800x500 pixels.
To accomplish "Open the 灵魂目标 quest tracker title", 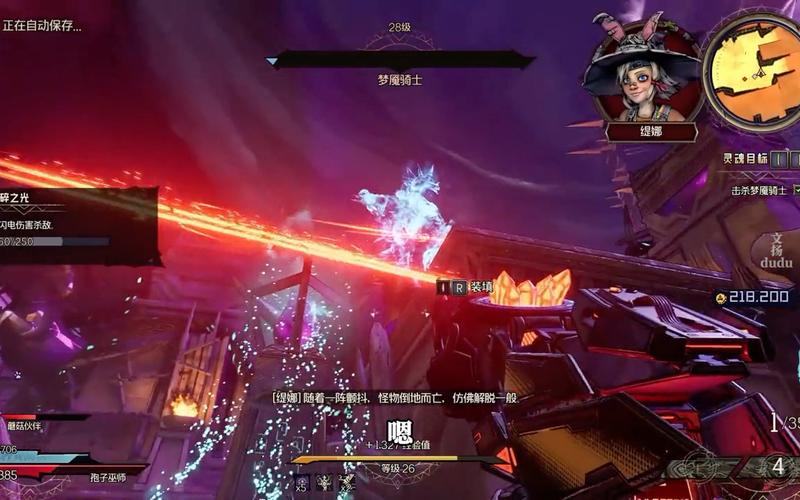I will (745, 158).
